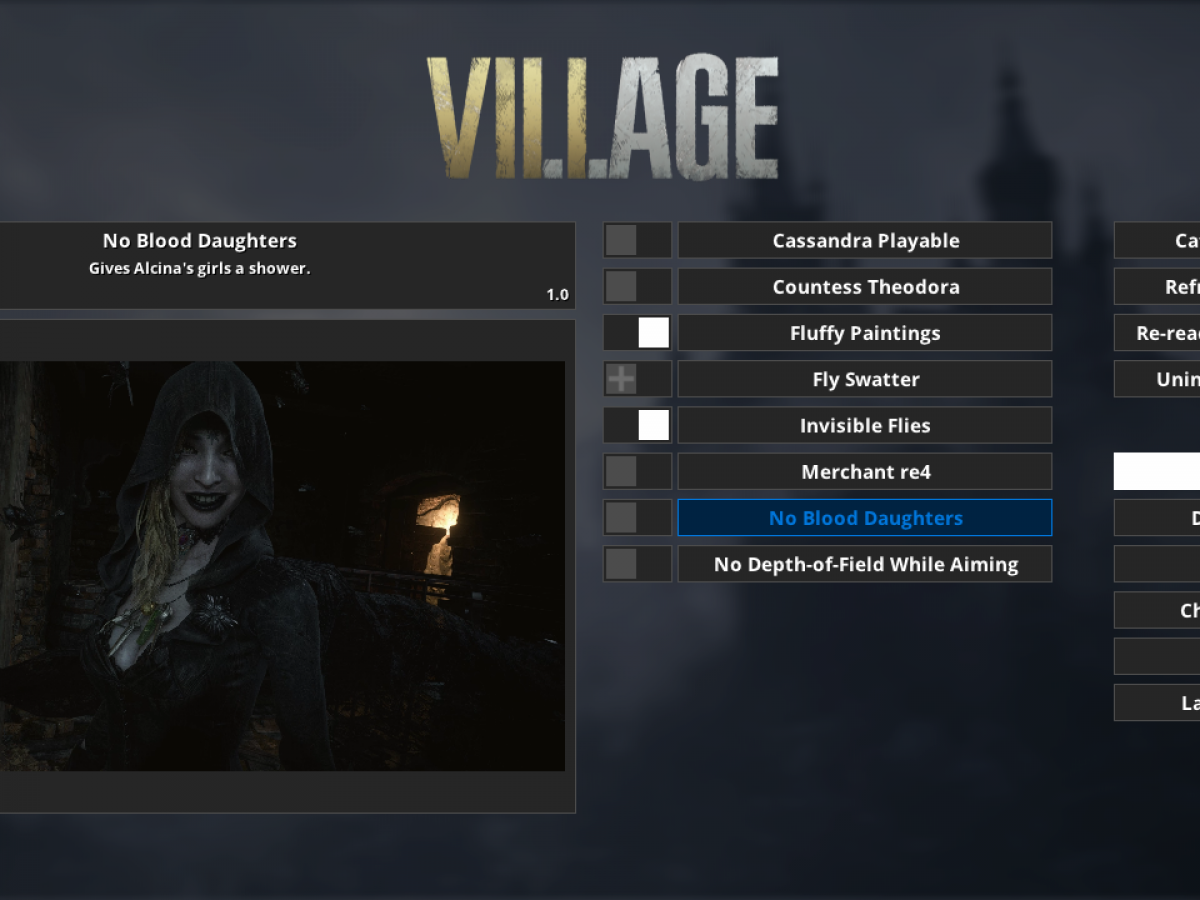Open the Fluffy Paintings mod entry
Image resolution: width=1200 pixels, height=900 pixels.
pyautogui.click(x=865, y=333)
